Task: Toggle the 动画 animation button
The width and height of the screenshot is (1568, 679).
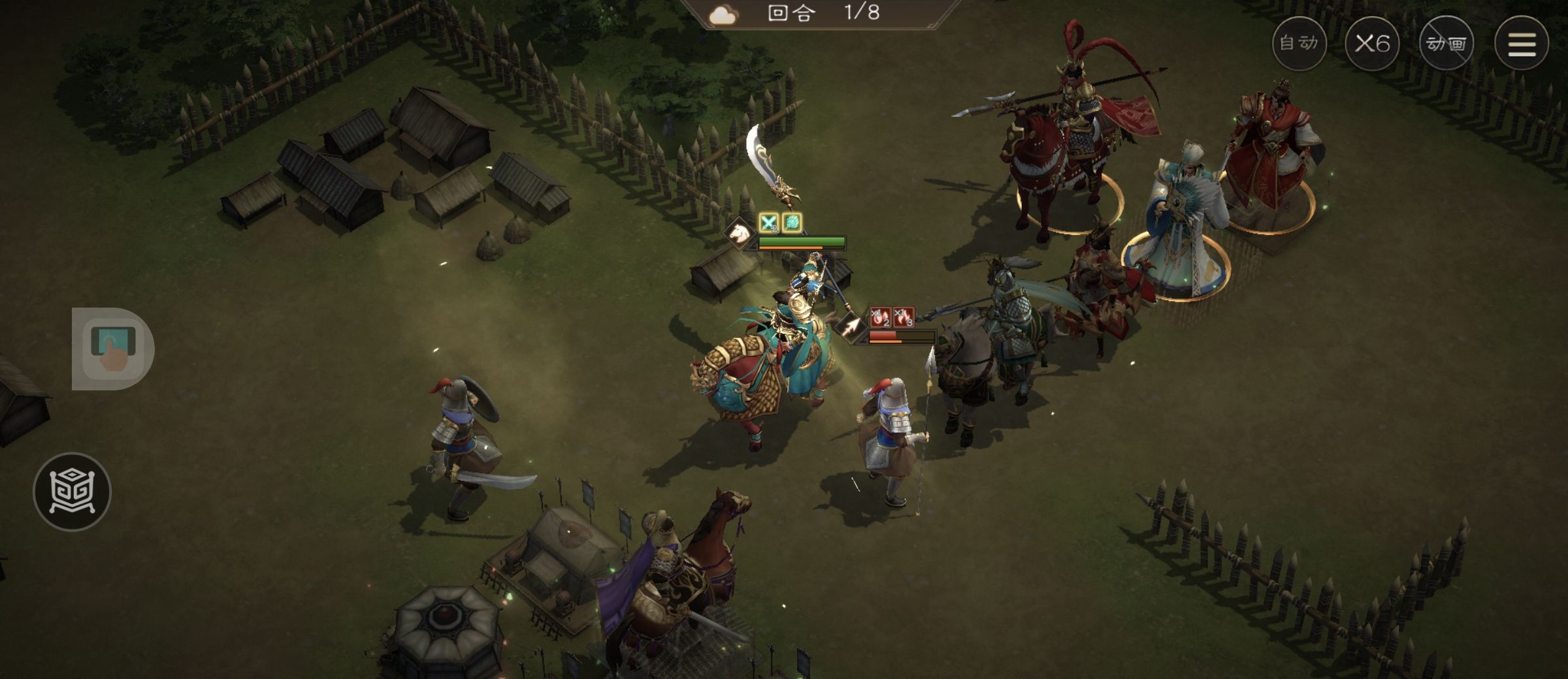Action: 1446,44
